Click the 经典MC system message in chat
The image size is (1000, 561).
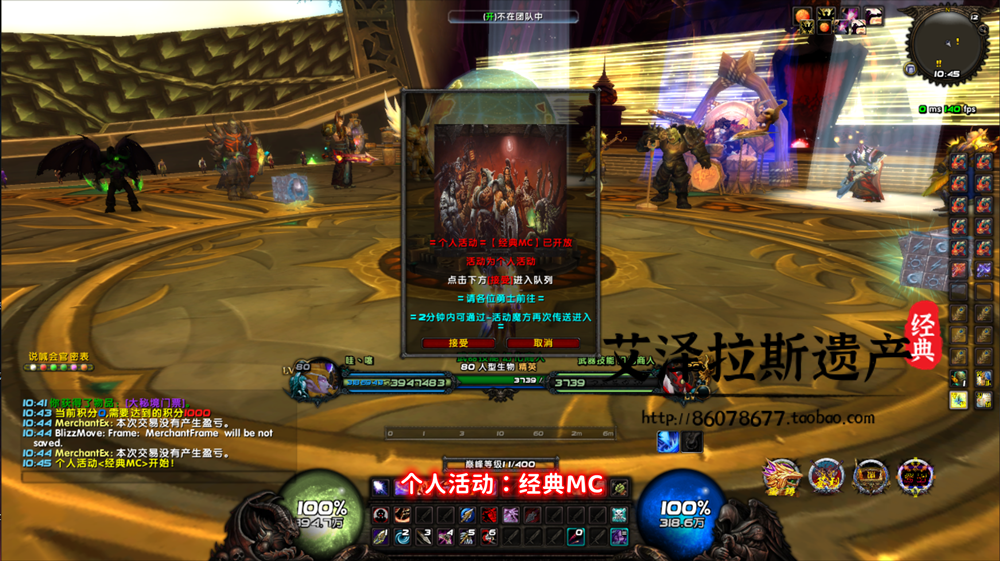pos(100,463)
